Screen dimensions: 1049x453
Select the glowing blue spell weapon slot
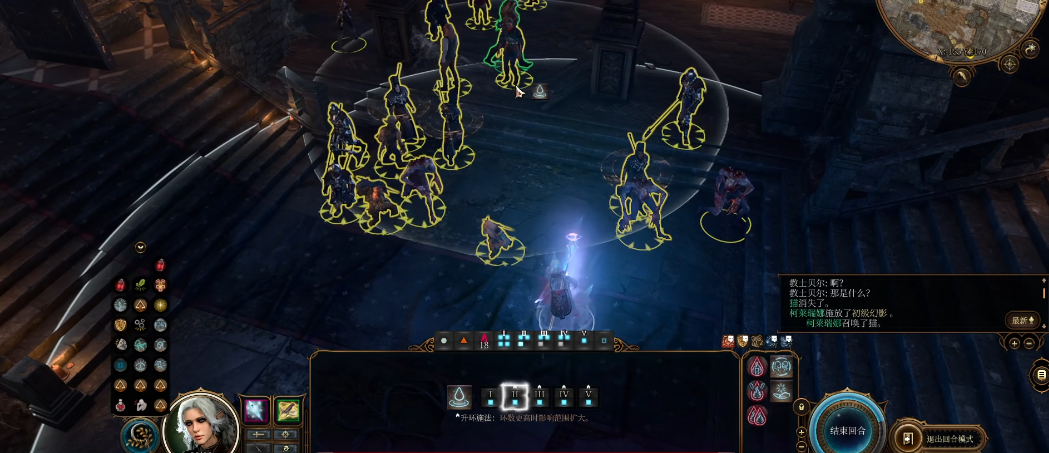257,410
